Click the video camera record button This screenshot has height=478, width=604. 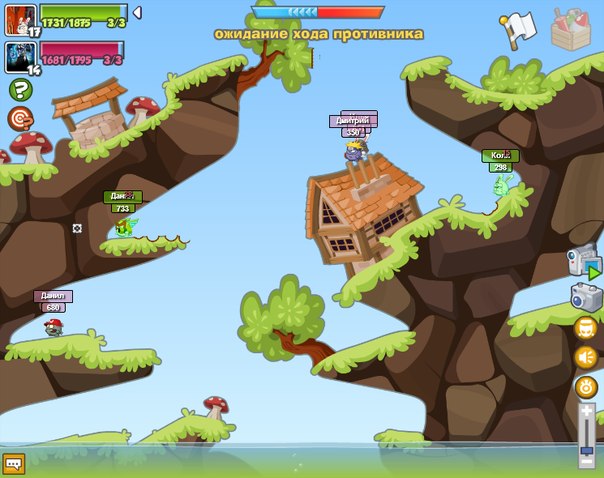point(584,262)
